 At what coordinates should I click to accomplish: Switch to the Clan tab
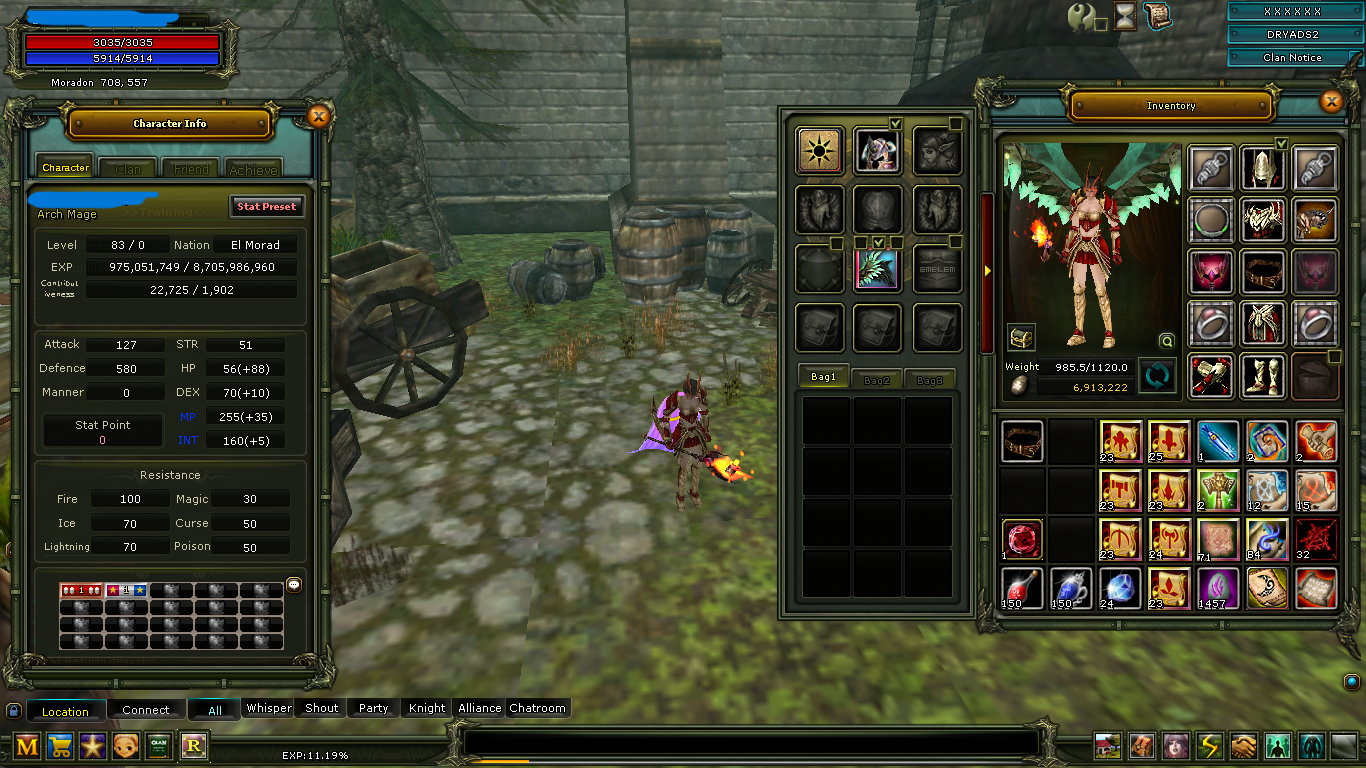[128, 169]
